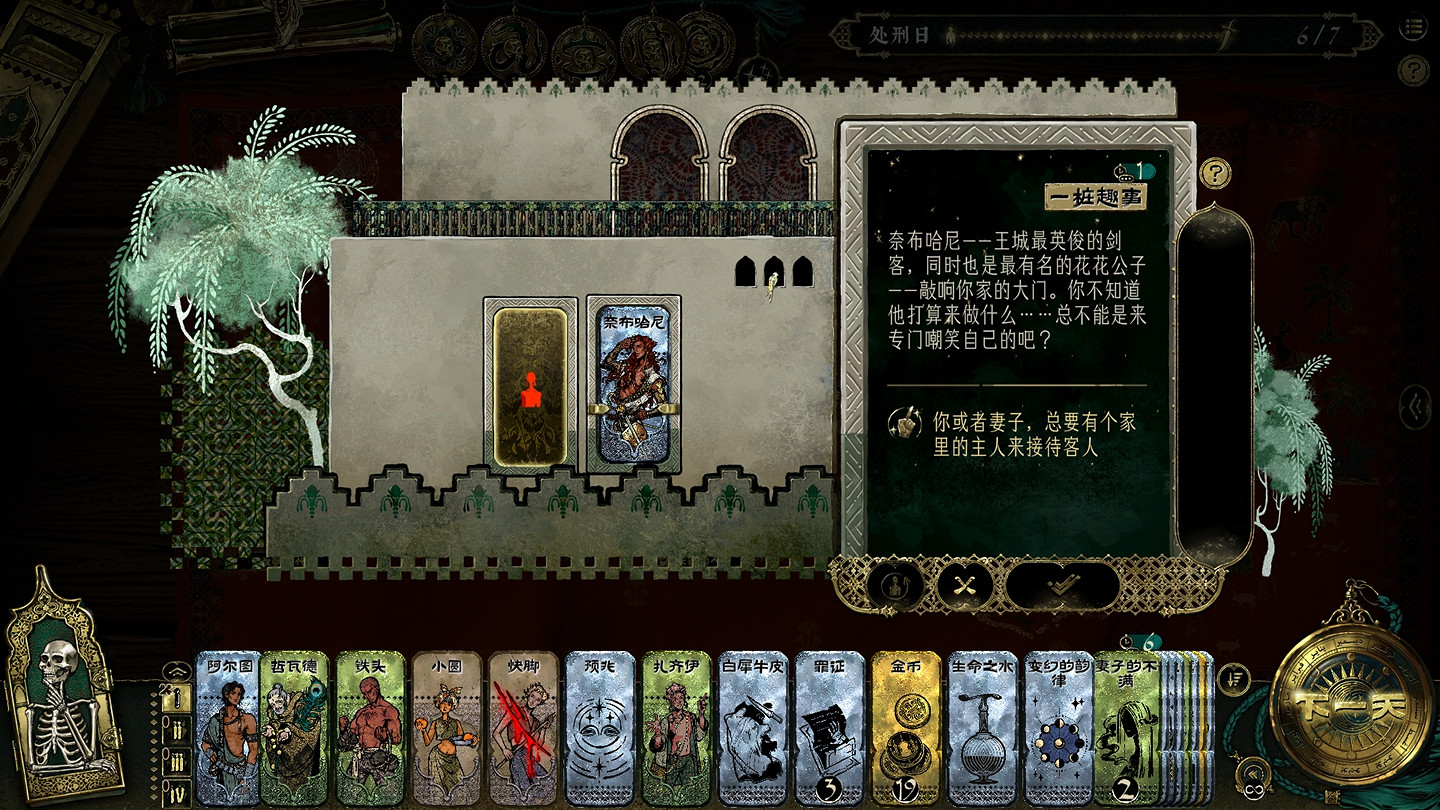Switch to card slot I on the left panel

click(176, 697)
